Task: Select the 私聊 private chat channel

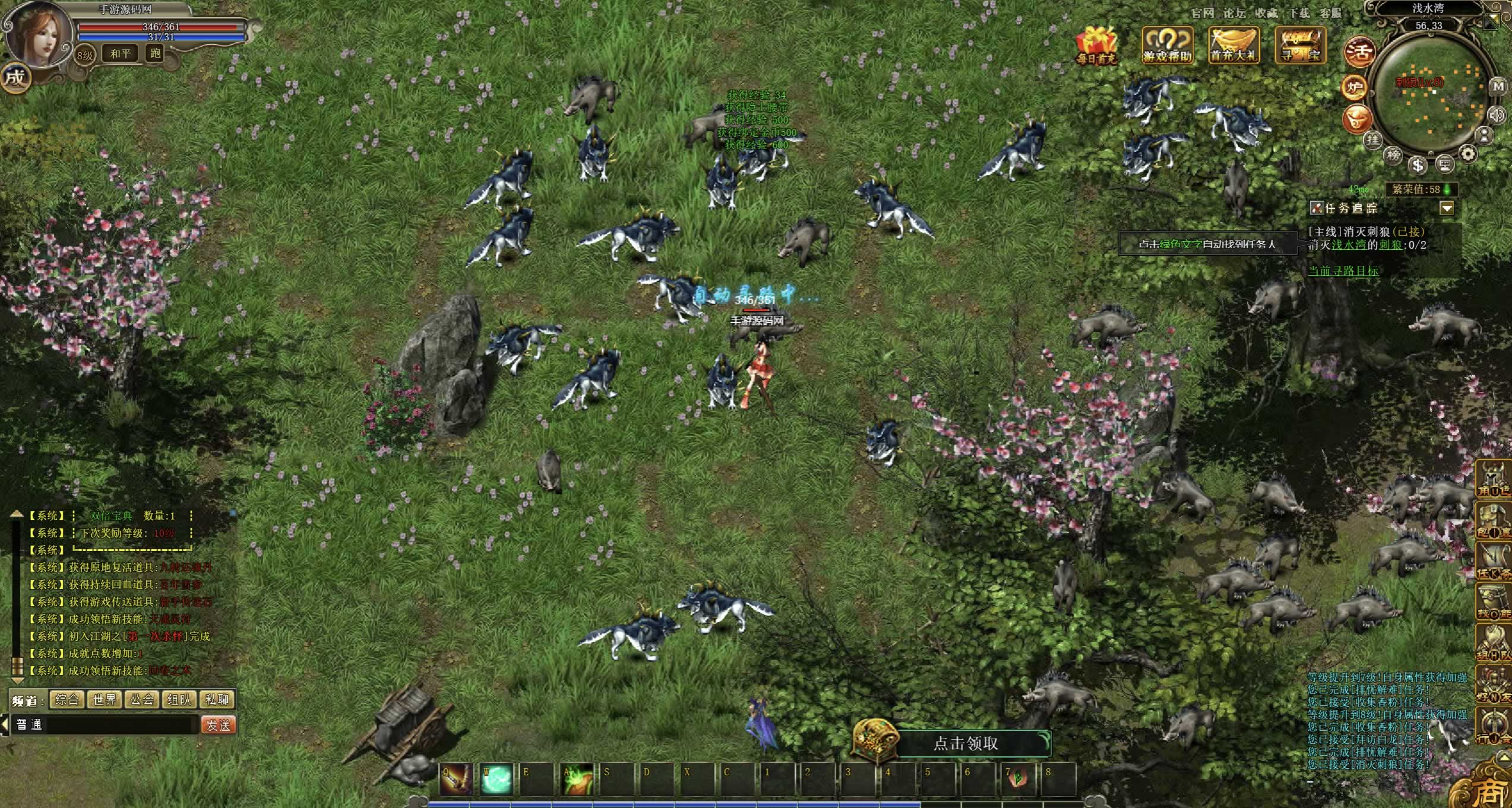Action: [x=217, y=699]
